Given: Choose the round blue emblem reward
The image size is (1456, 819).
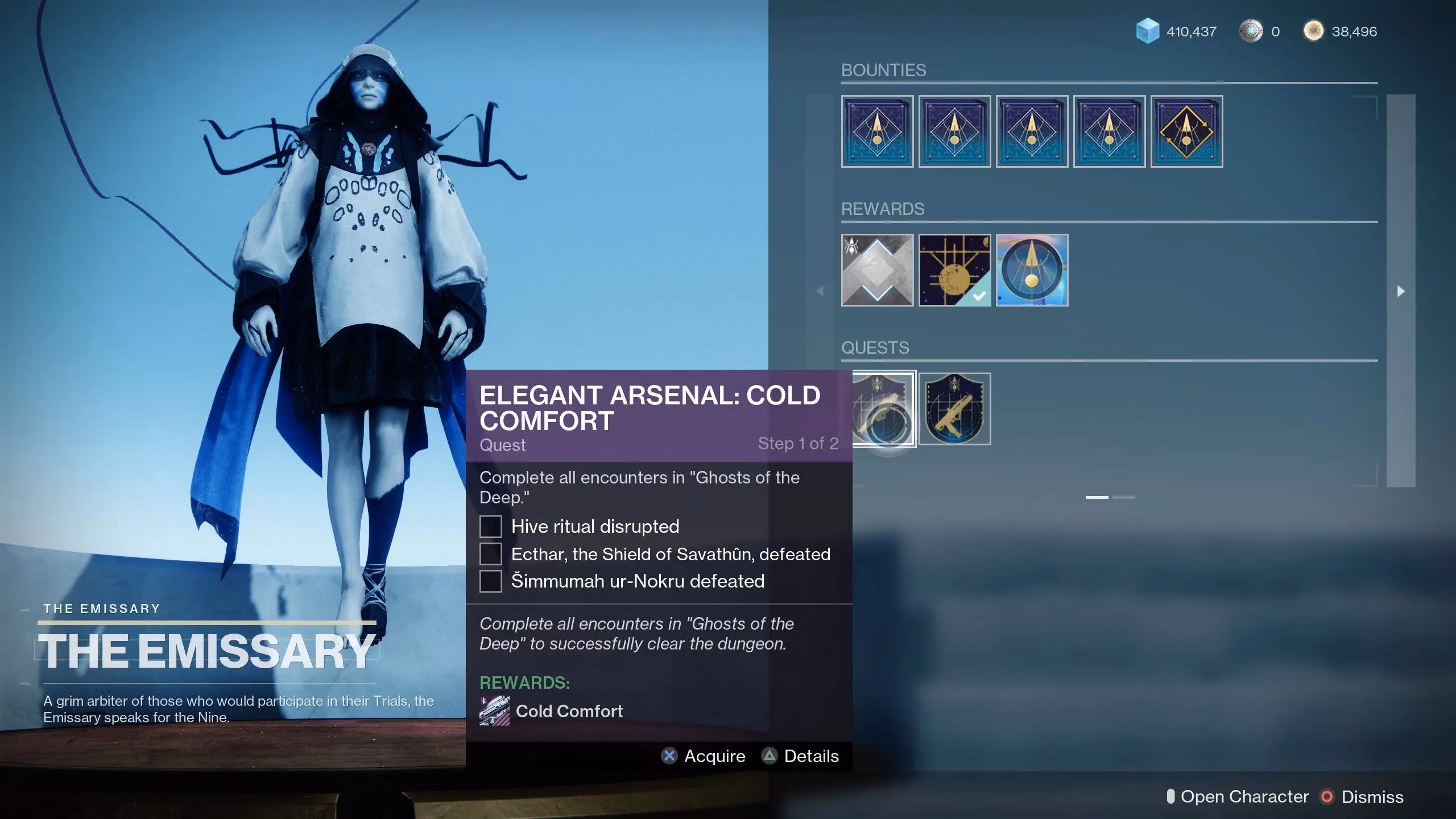Looking at the screenshot, I should [x=1032, y=270].
